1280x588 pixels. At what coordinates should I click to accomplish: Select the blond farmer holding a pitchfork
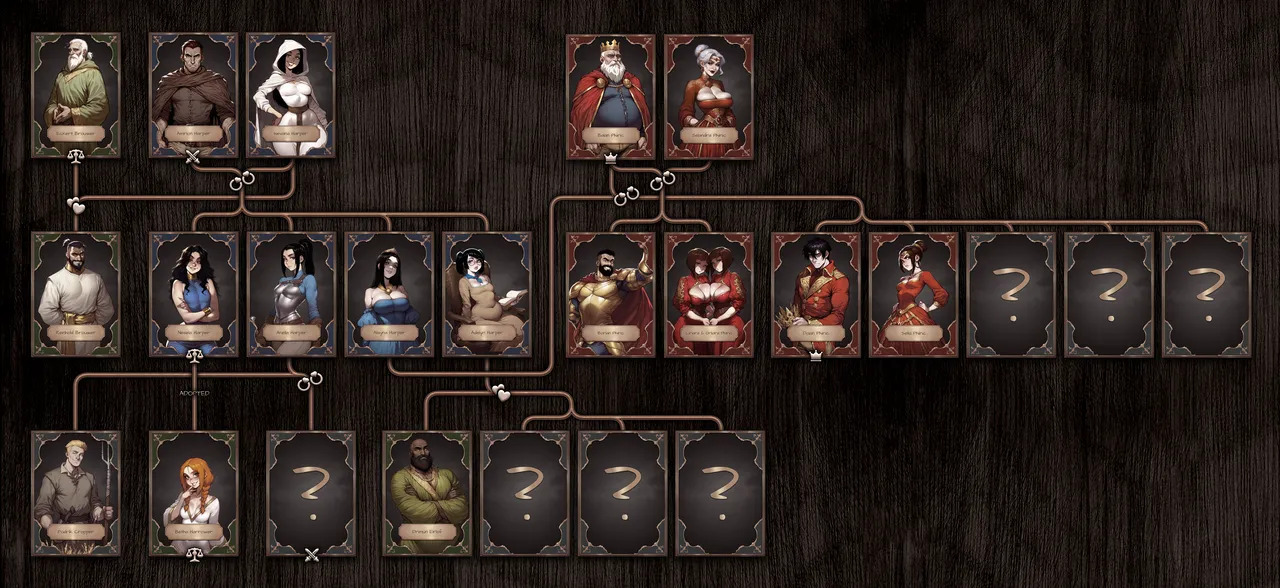coord(76,492)
